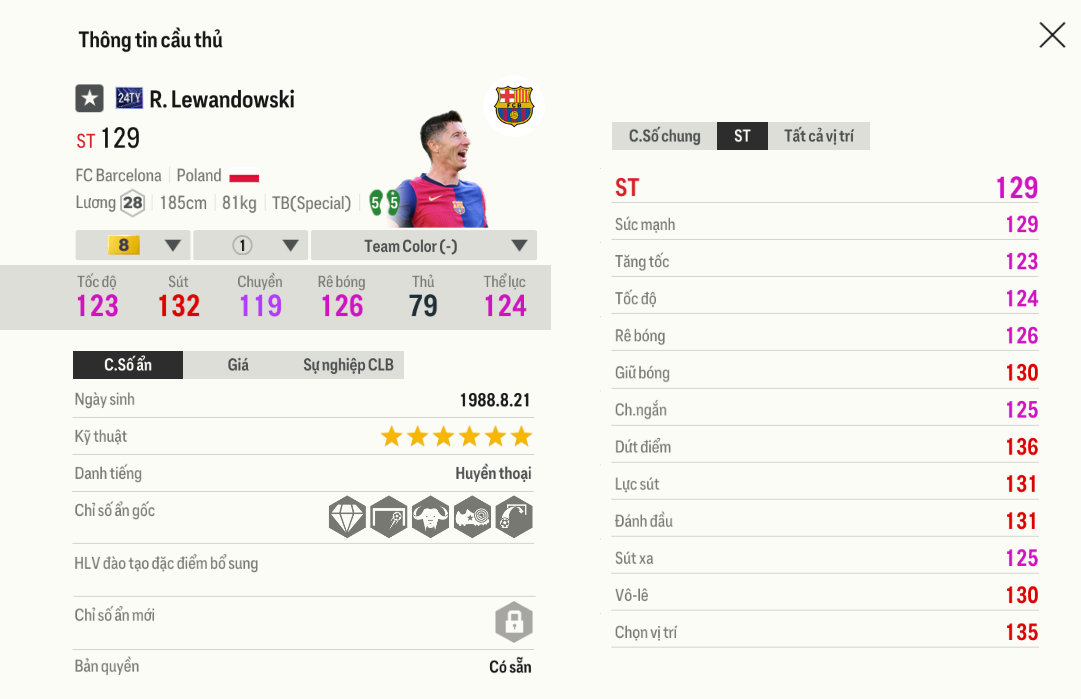
Task: Toggle the favorite star beside R. Lewandowski
Action: (89, 98)
